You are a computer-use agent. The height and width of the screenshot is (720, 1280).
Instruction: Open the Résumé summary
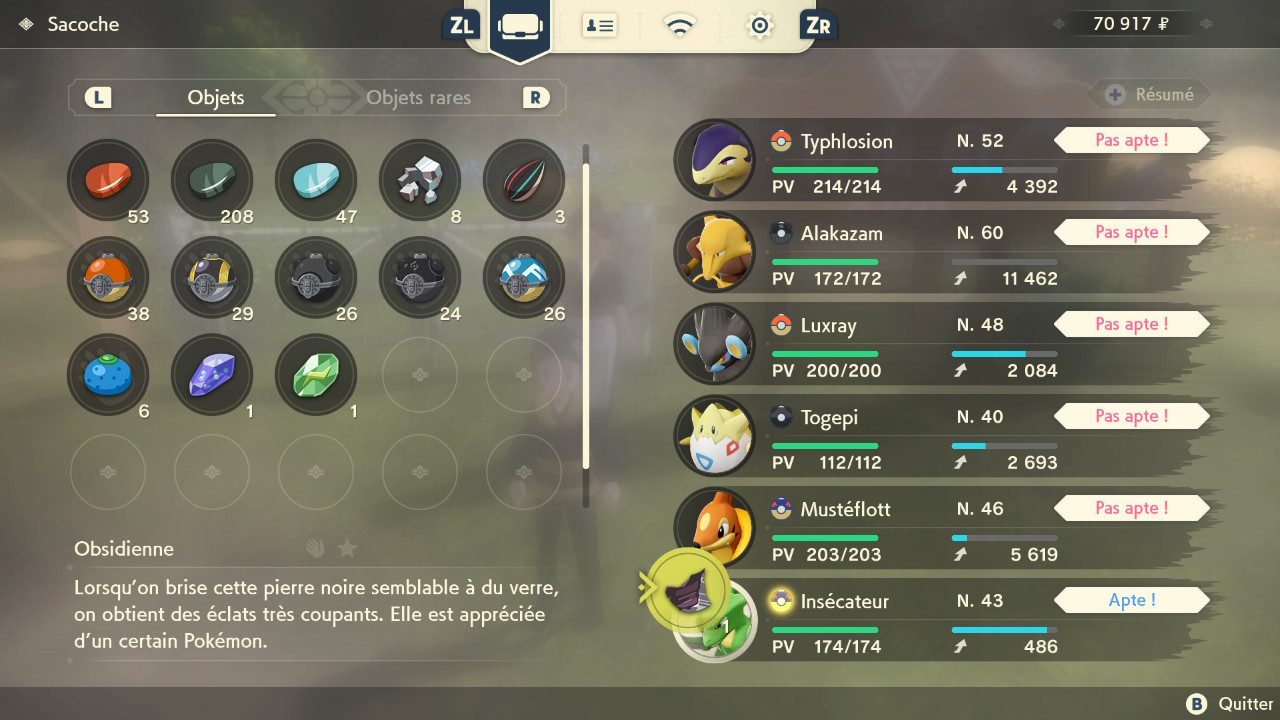tap(1150, 95)
